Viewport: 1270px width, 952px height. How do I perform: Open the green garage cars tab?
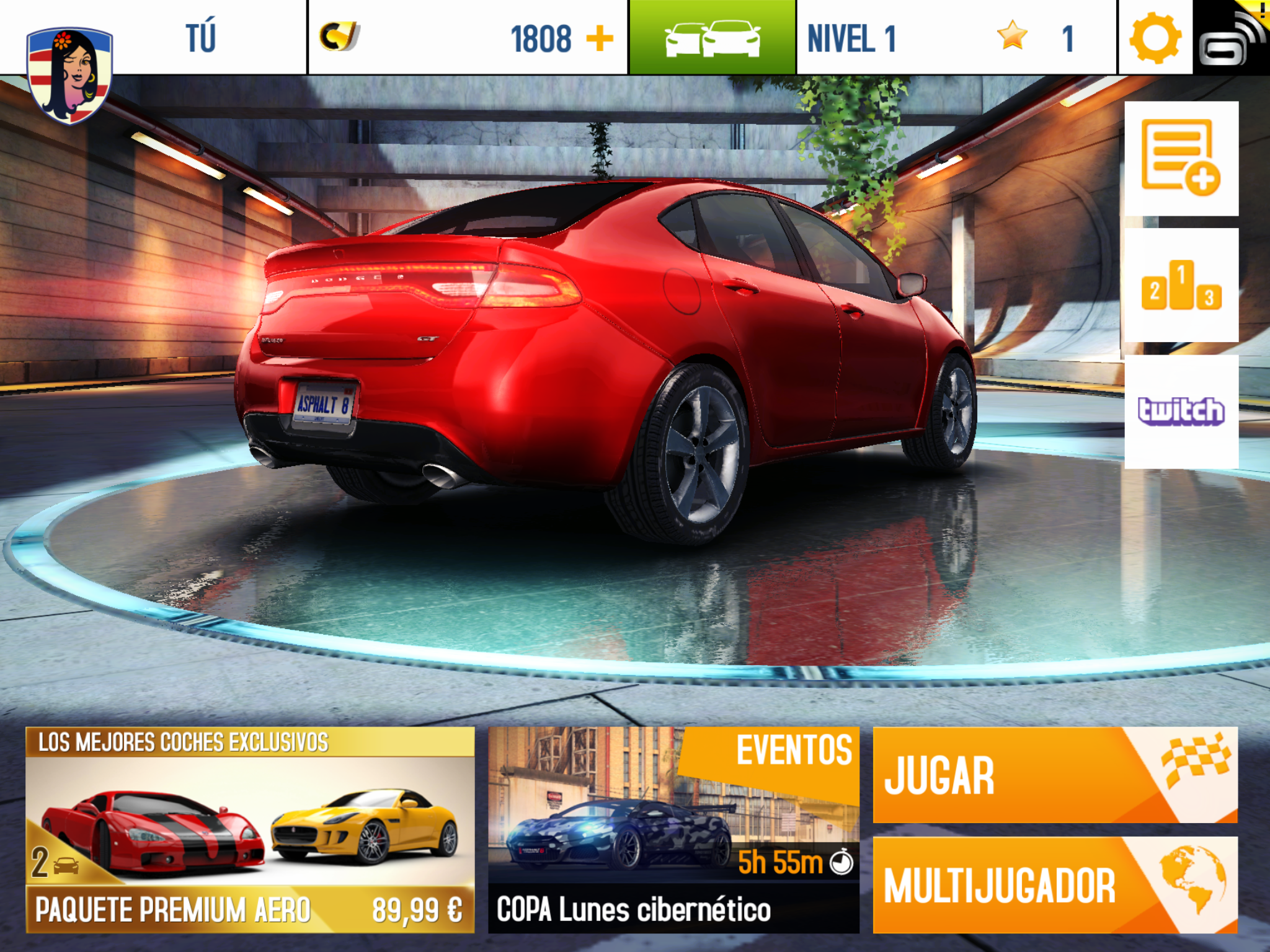click(712, 37)
